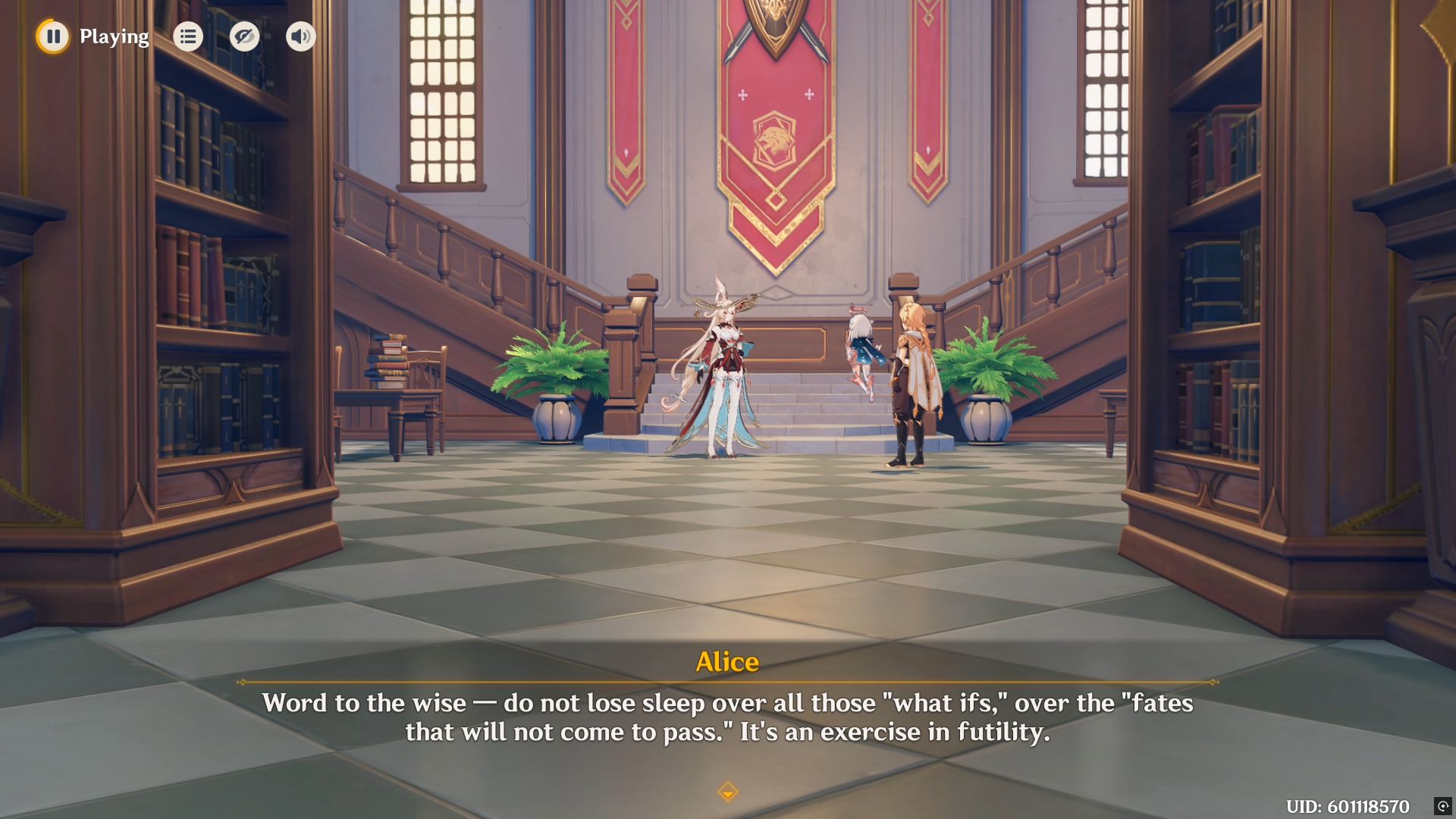Advance dialogue with the orange diamond arrow

coord(727,792)
